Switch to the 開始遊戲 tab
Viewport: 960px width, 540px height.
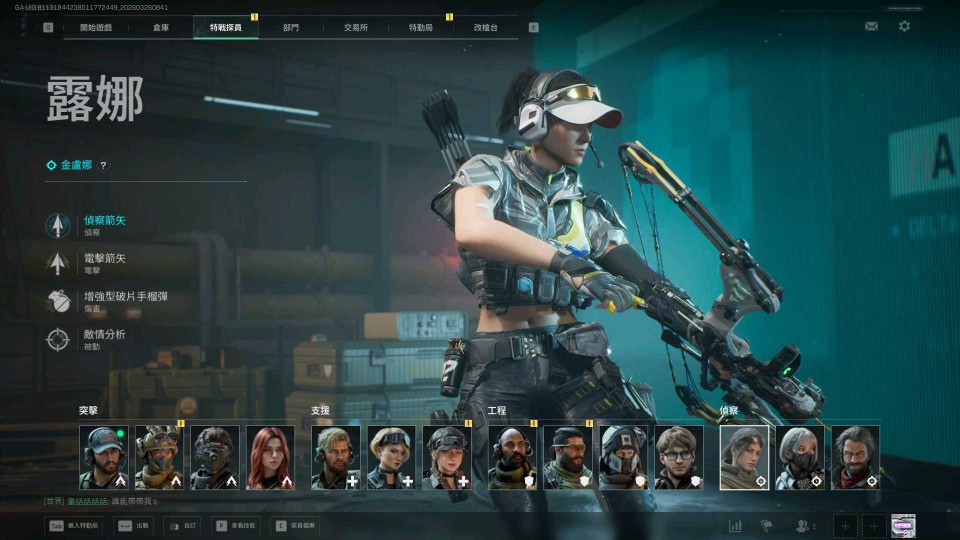(x=96, y=28)
